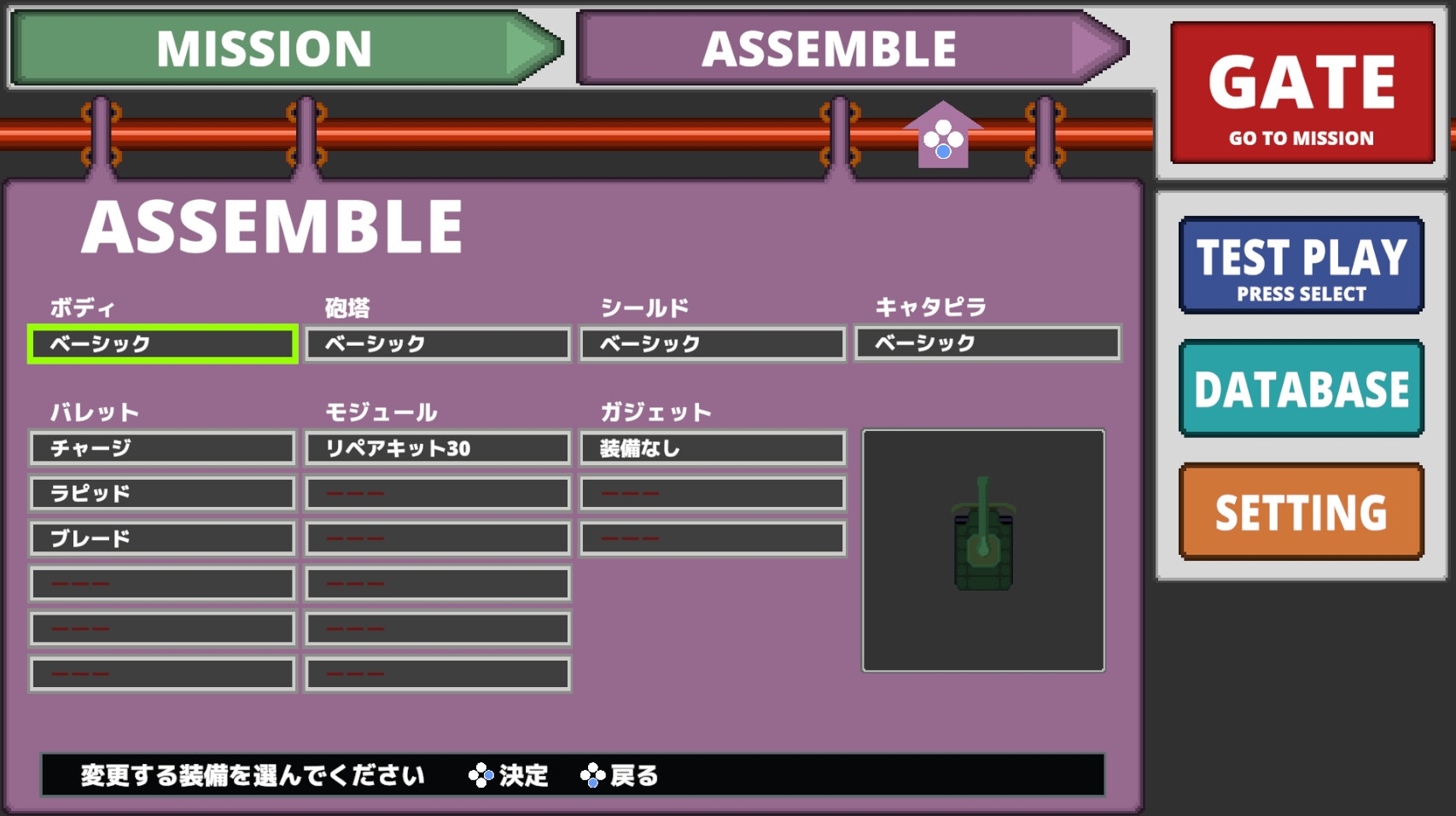Pick the ラピッド bullet slot

click(162, 493)
